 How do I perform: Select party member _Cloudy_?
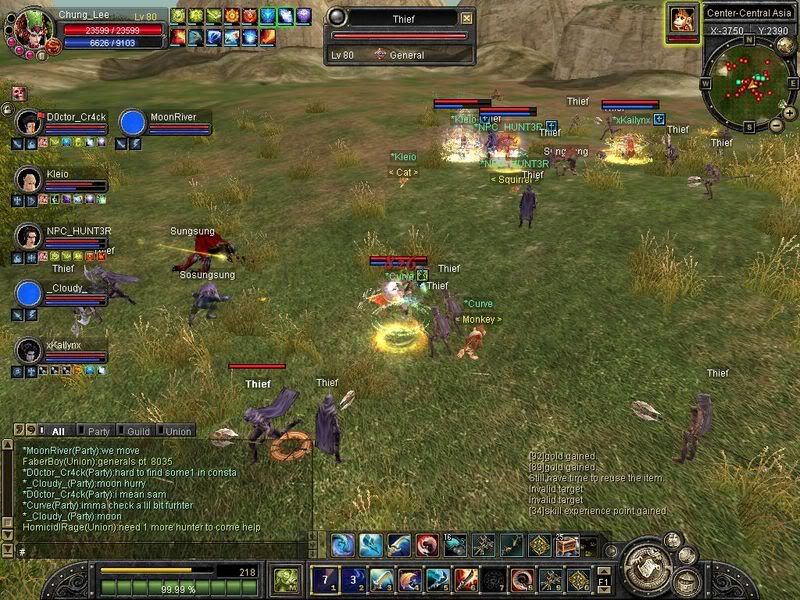[30, 293]
